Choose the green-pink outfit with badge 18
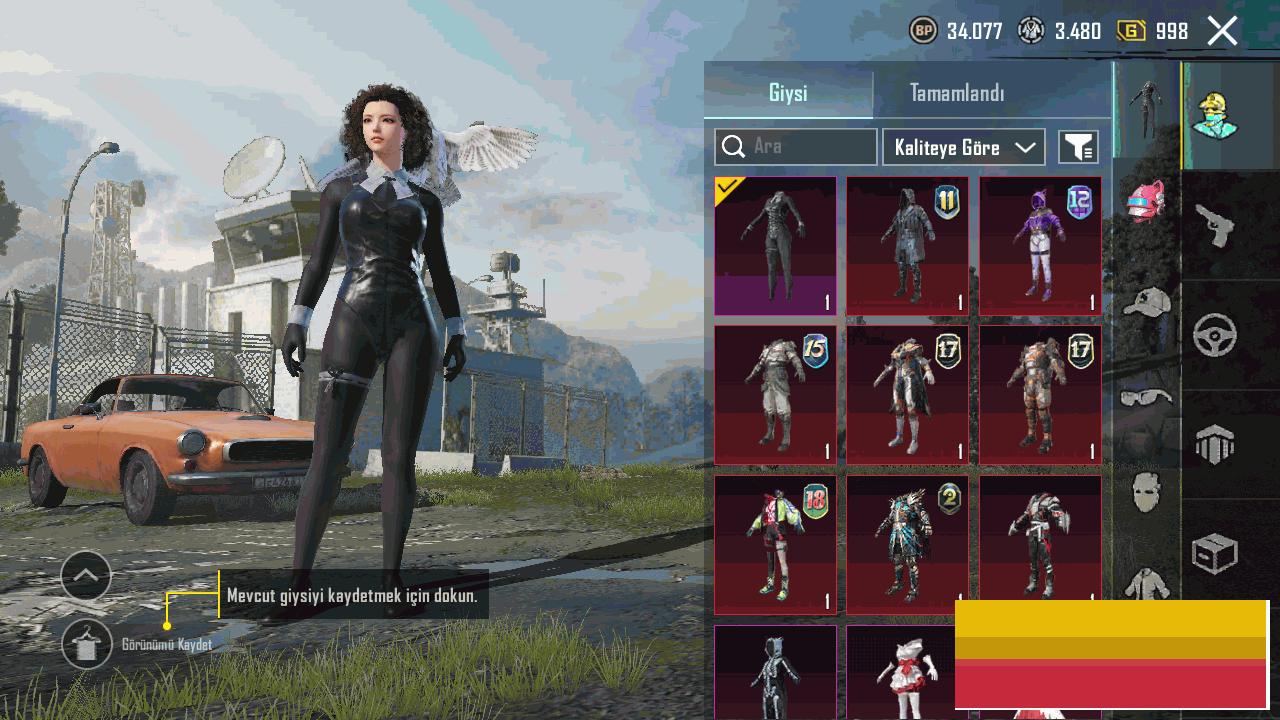This screenshot has height=720, width=1280. (775, 544)
